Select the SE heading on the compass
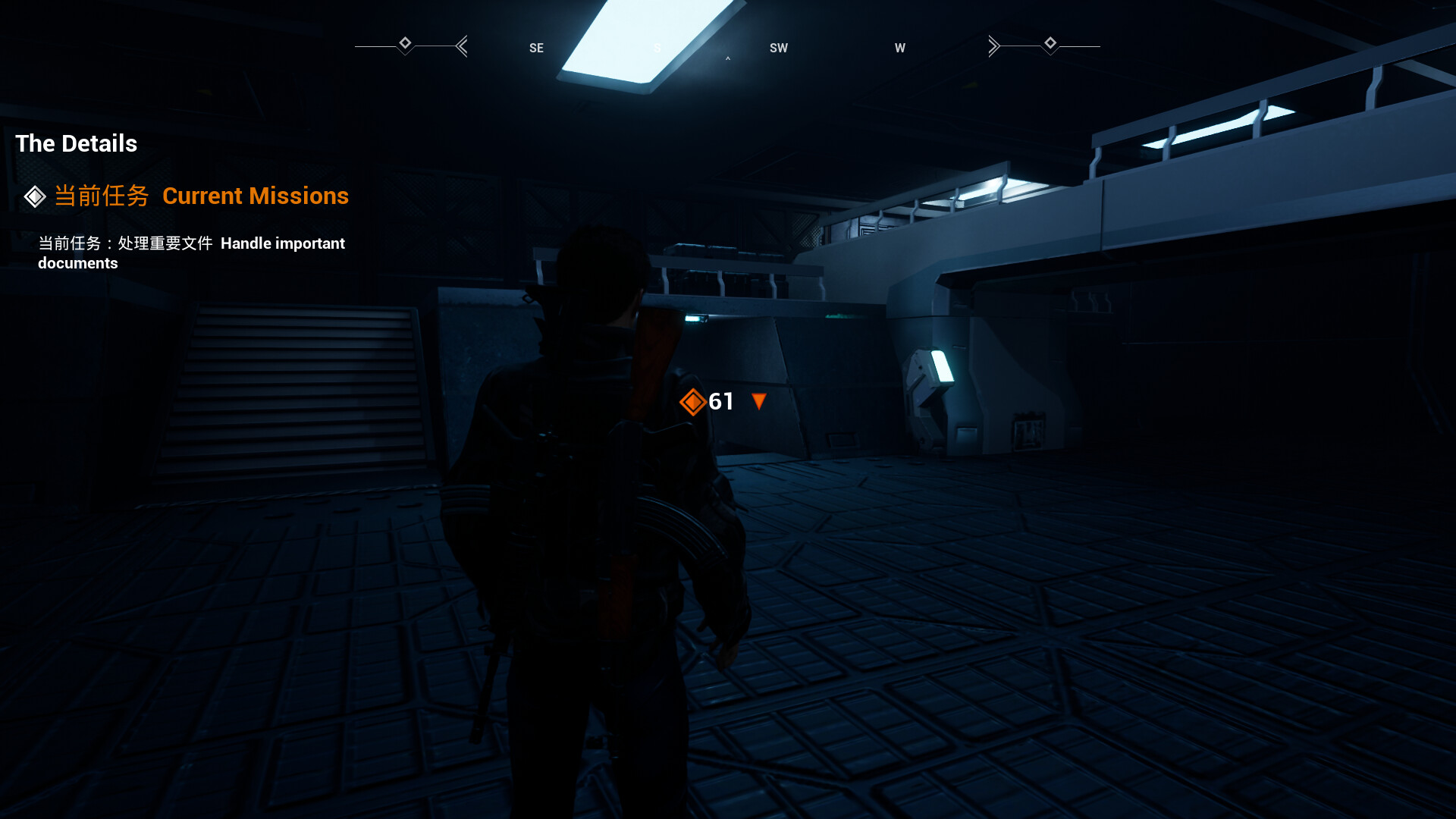This screenshot has height=819, width=1456. (x=536, y=47)
